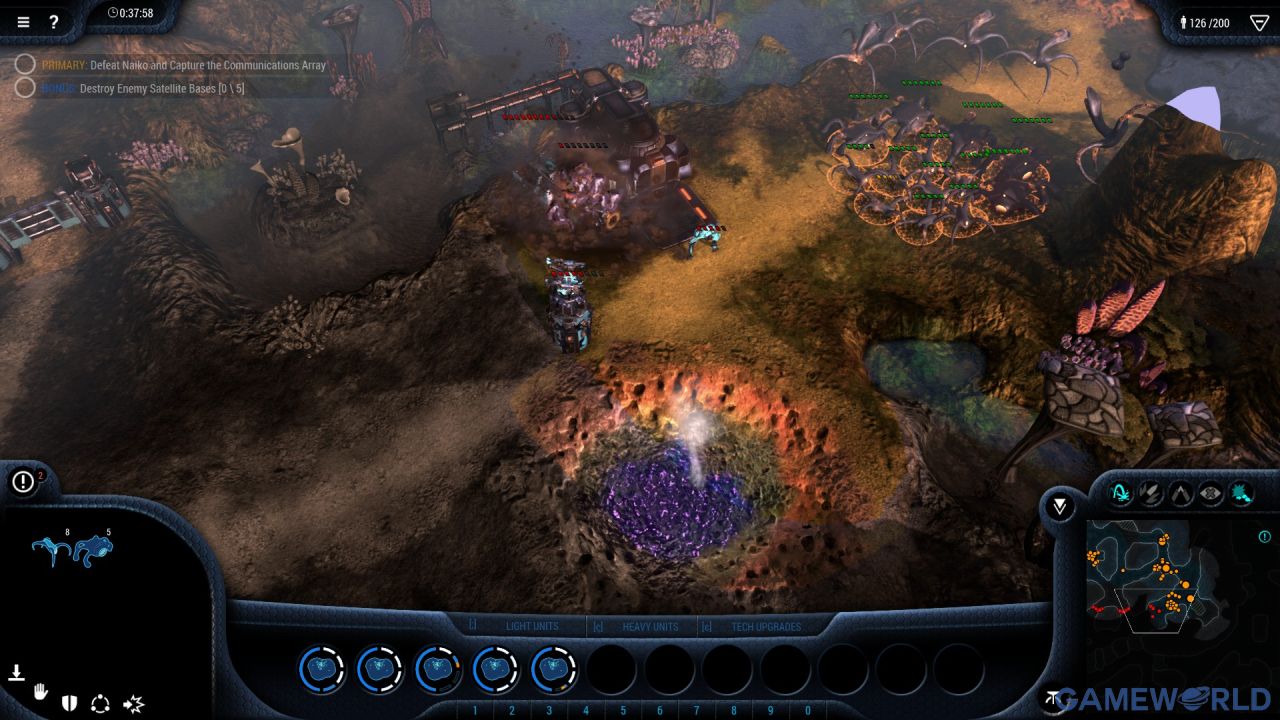Select the primary objective Defeat Naiko
The height and width of the screenshot is (720, 1280).
184,65
